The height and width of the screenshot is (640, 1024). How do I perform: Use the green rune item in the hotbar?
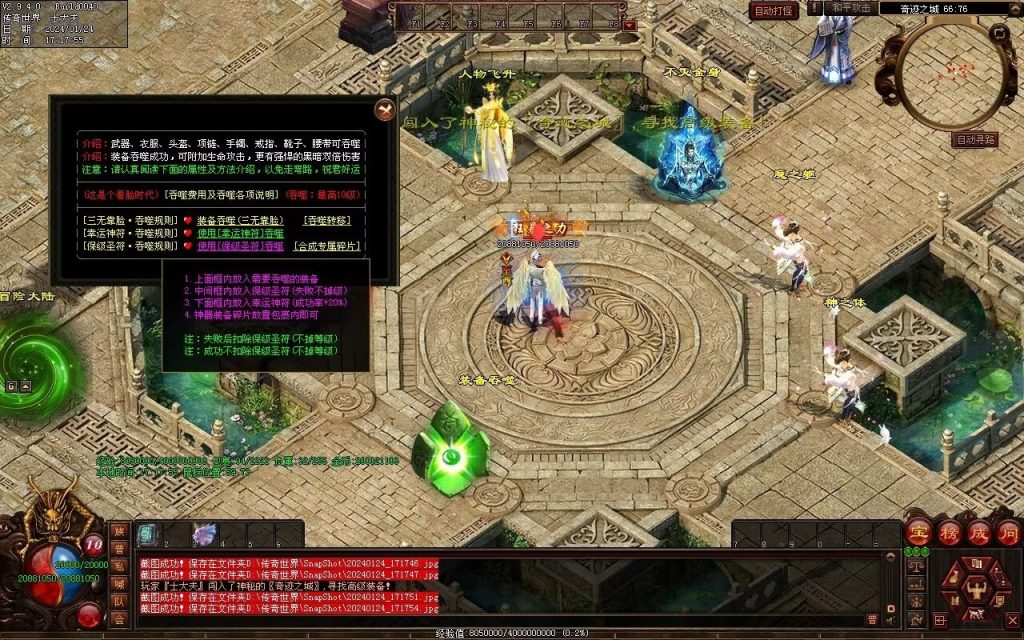[x=147, y=535]
